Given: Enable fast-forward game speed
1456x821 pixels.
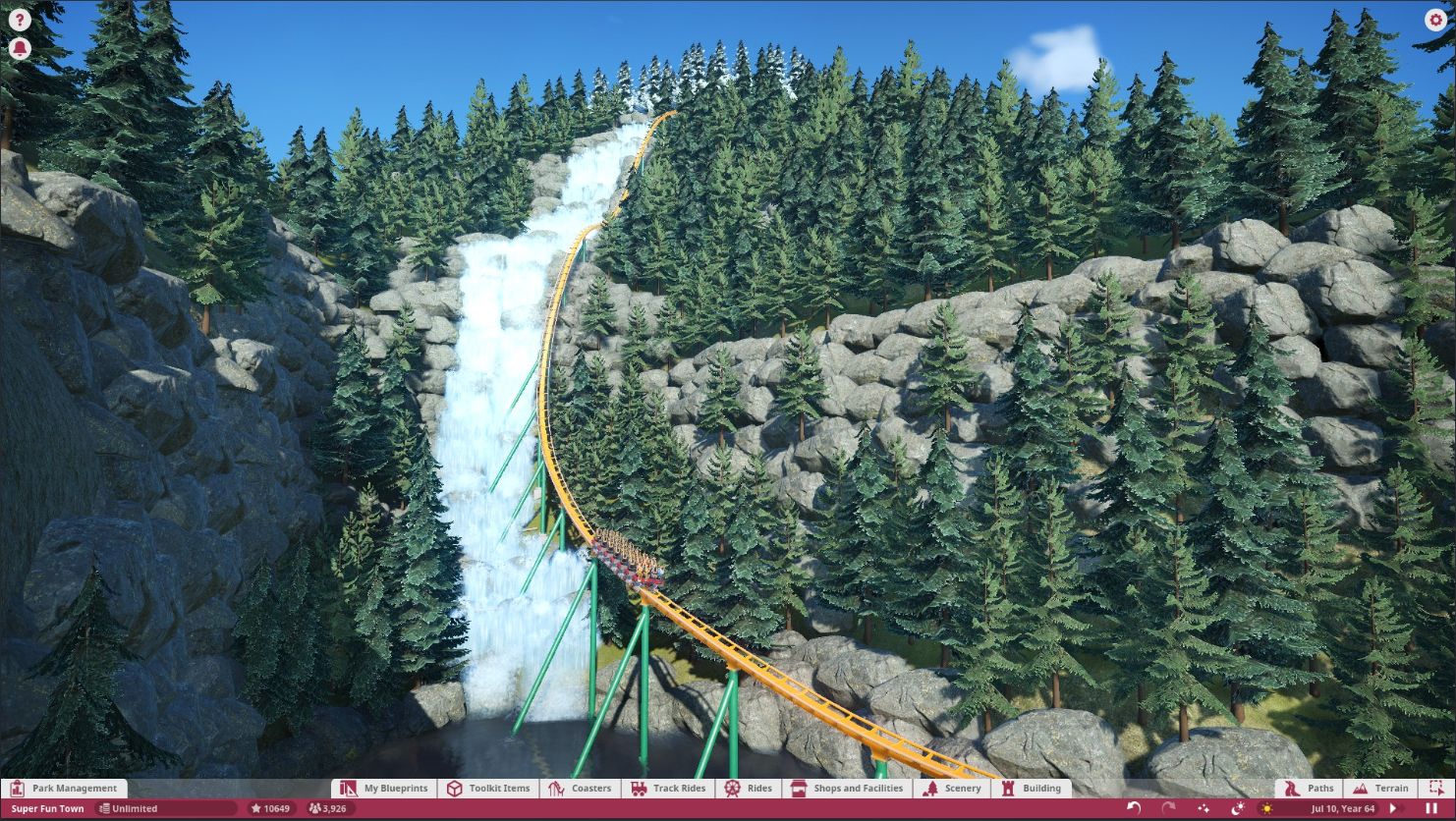Looking at the screenshot, I should click(x=1394, y=807).
